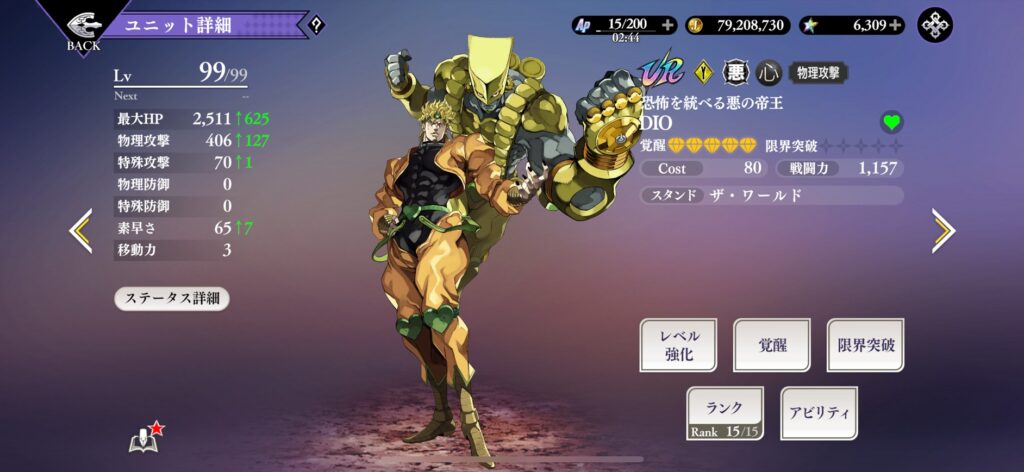Open レベル強化 level enhancement
Viewport: 1024px width, 472px height.
point(678,346)
